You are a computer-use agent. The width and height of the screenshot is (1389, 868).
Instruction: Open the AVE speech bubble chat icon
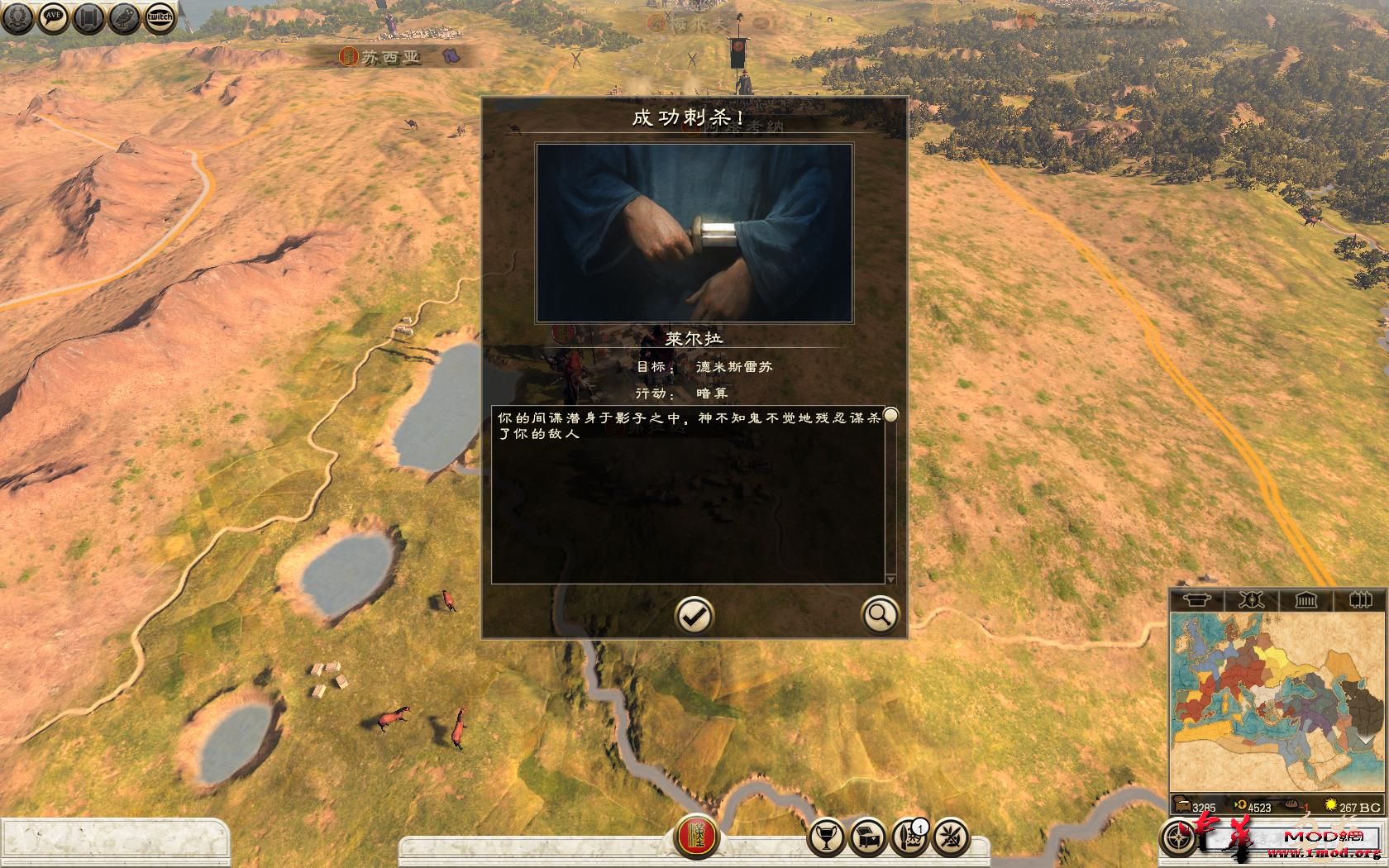(53, 17)
